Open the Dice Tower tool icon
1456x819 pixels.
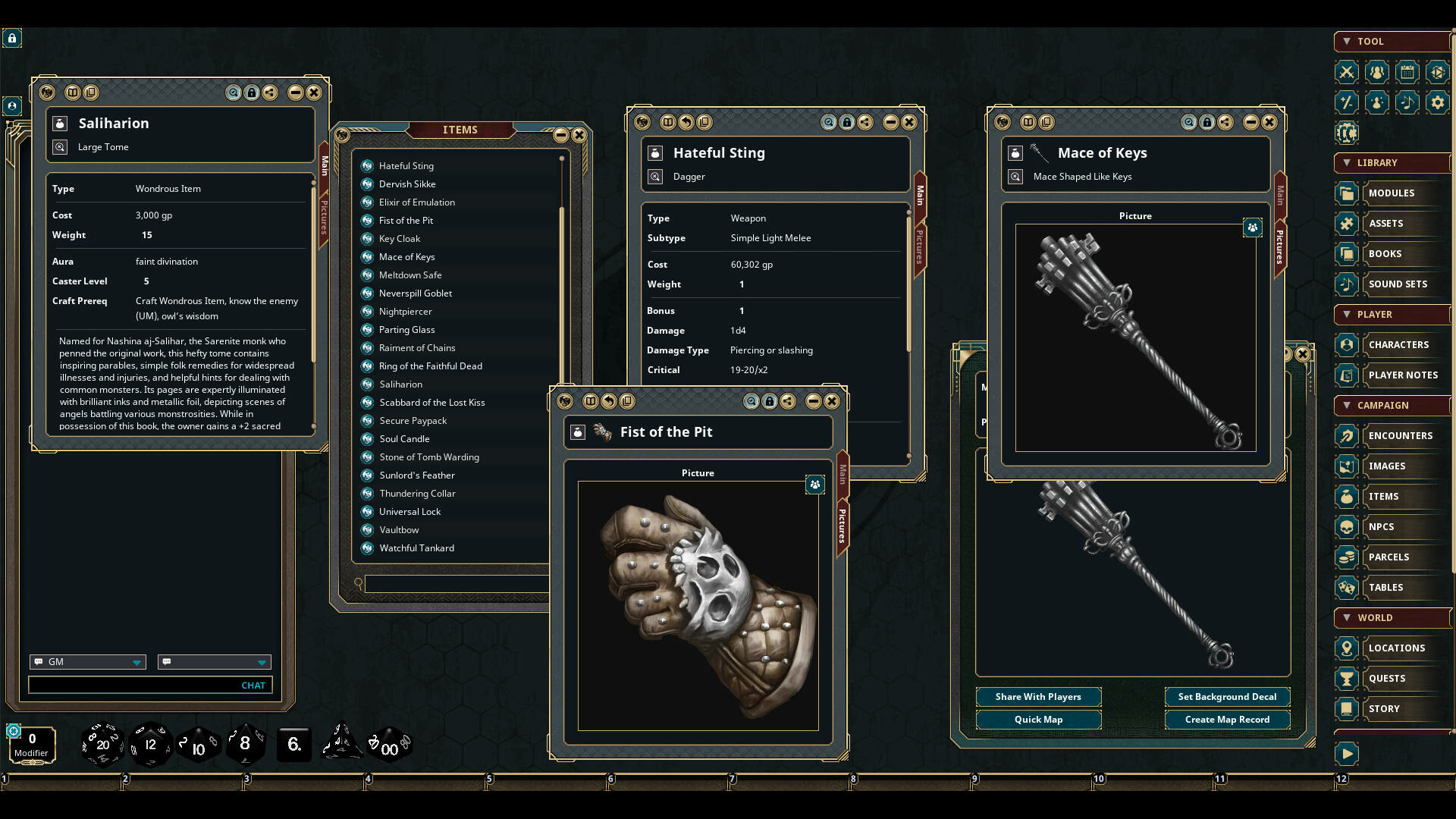[x=1438, y=72]
